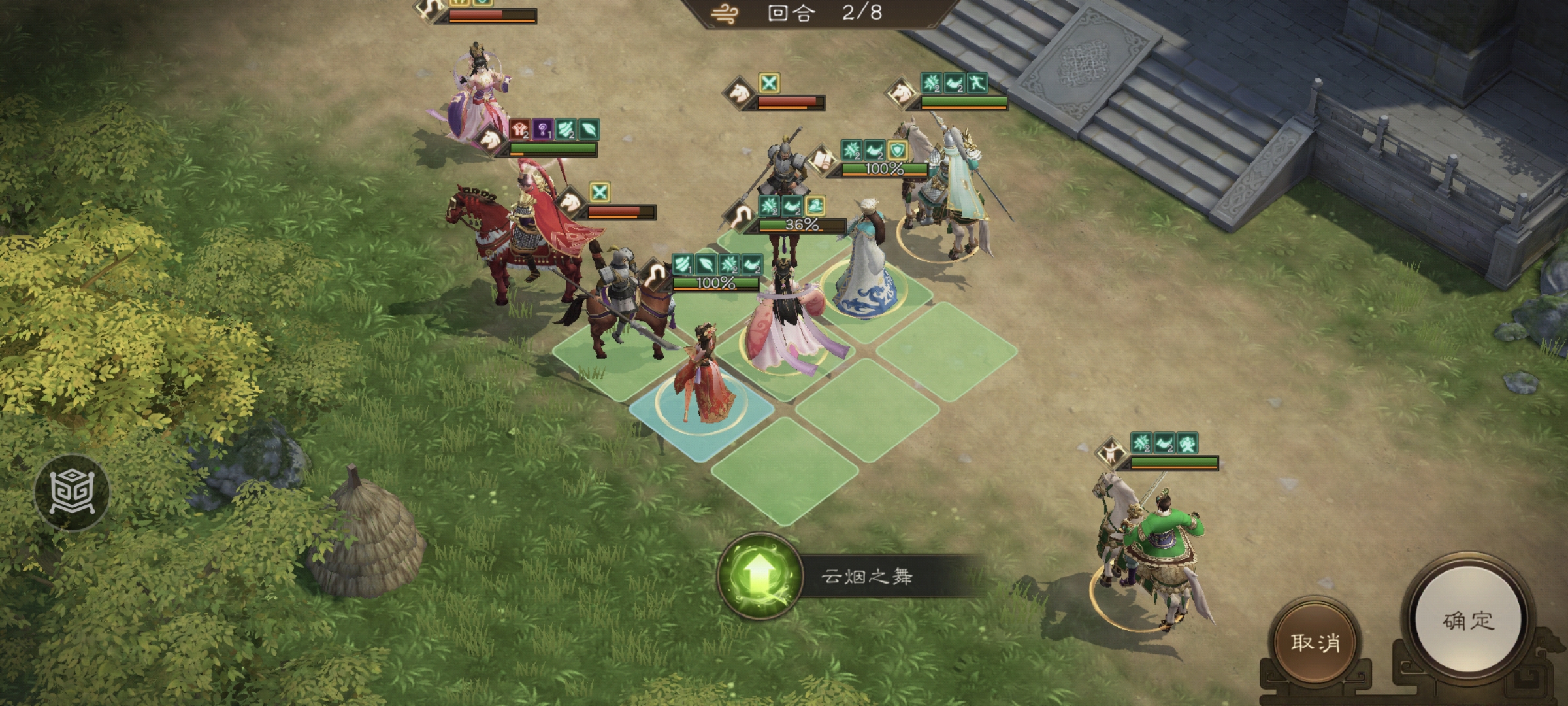Click the purple silence debuff icon showing 1
Image resolution: width=1568 pixels, height=706 pixels.
click(542, 131)
